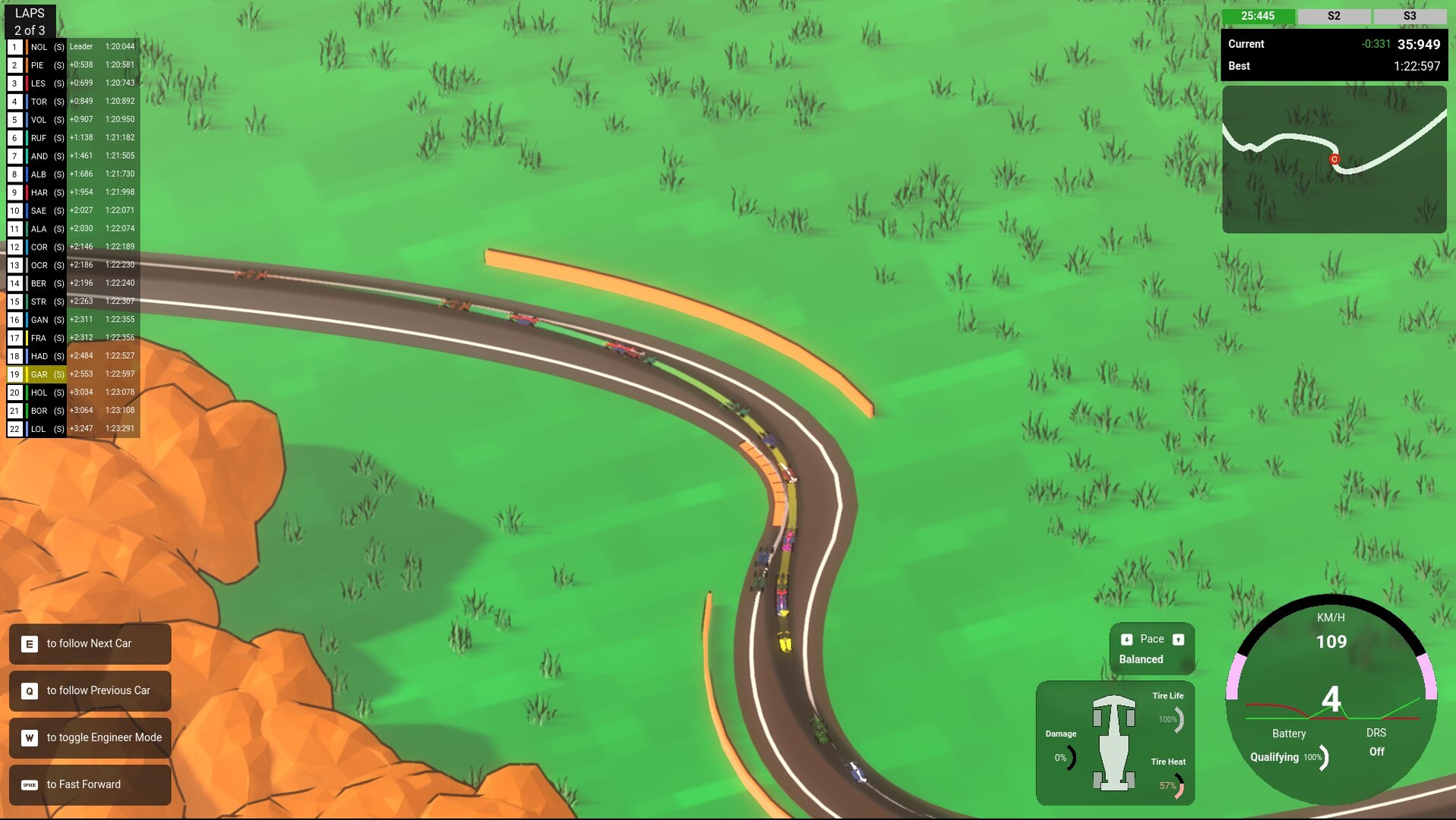
Task: Click the follow Previous Car button
Action: (90, 690)
